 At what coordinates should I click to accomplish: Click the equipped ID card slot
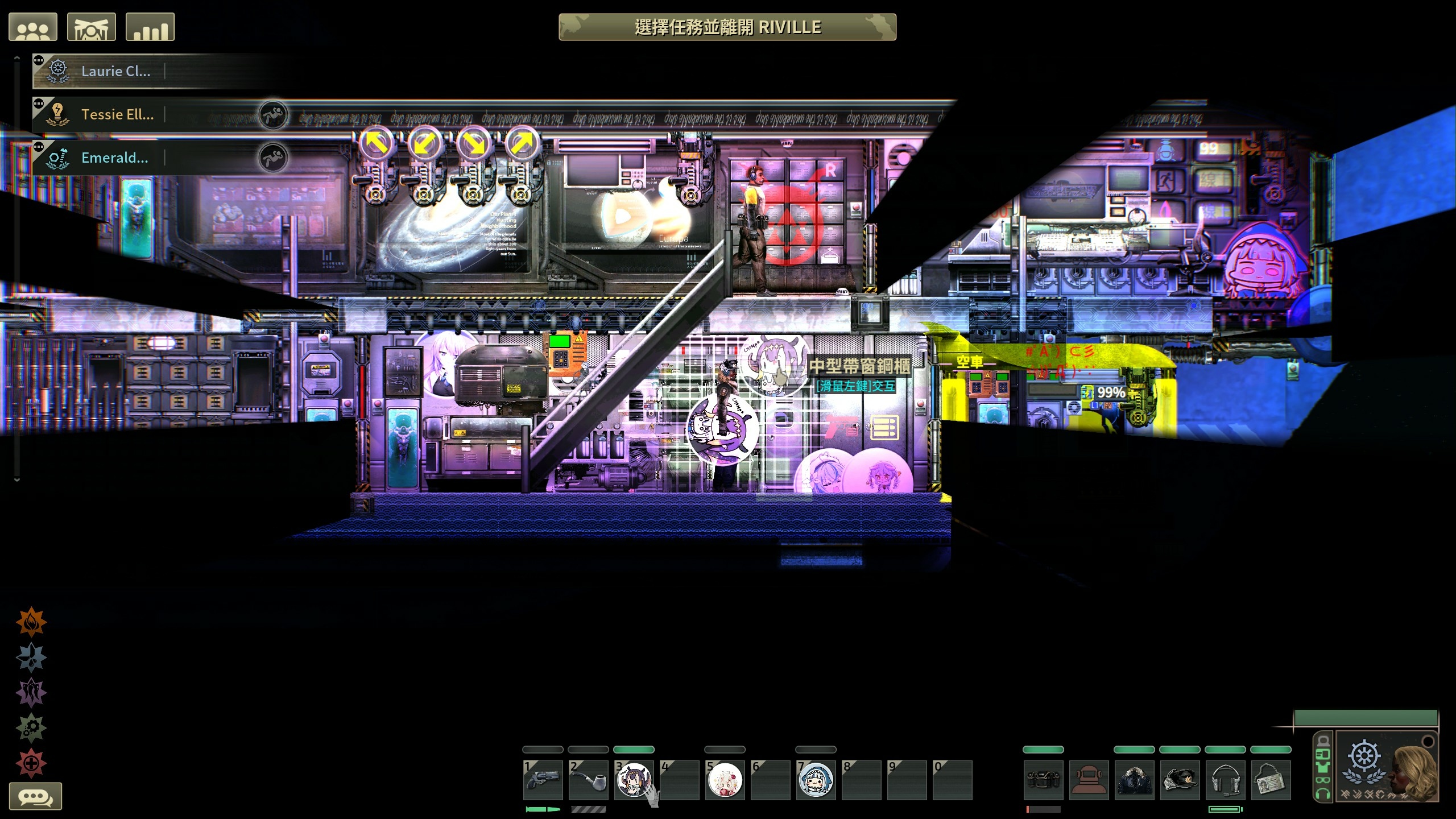tap(1271, 780)
